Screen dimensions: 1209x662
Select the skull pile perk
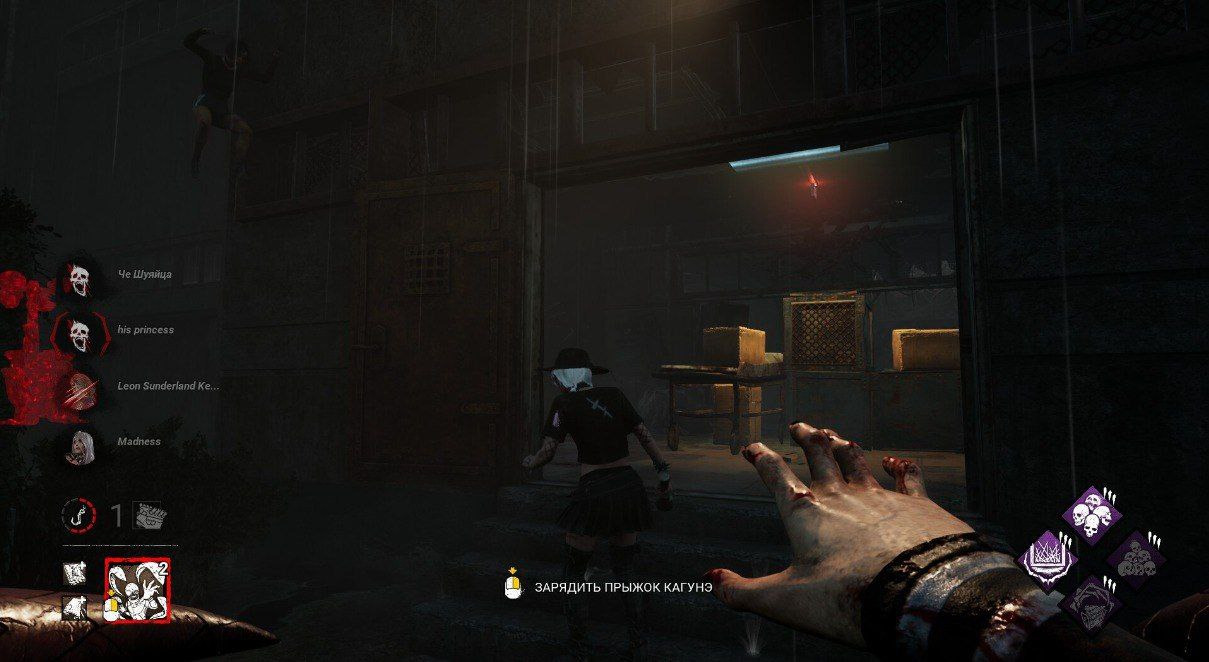[x=1135, y=558]
